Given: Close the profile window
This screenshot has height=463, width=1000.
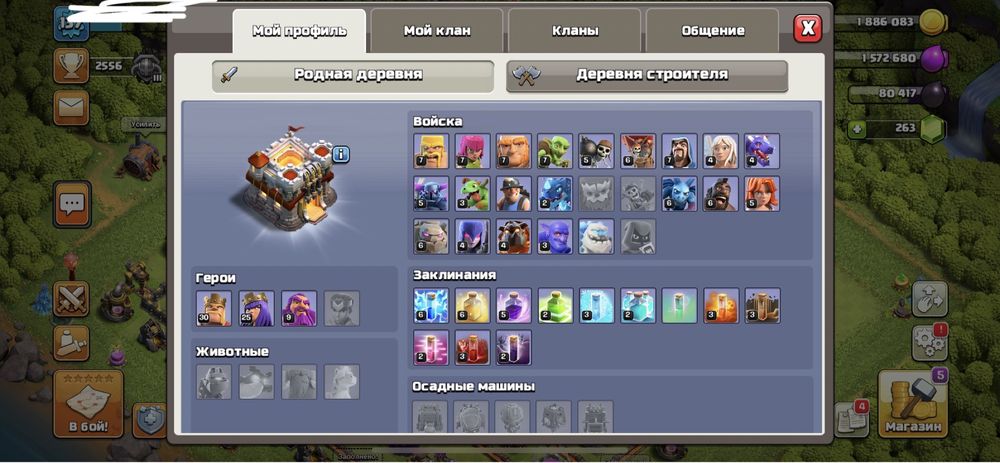Looking at the screenshot, I should click(x=808, y=28).
